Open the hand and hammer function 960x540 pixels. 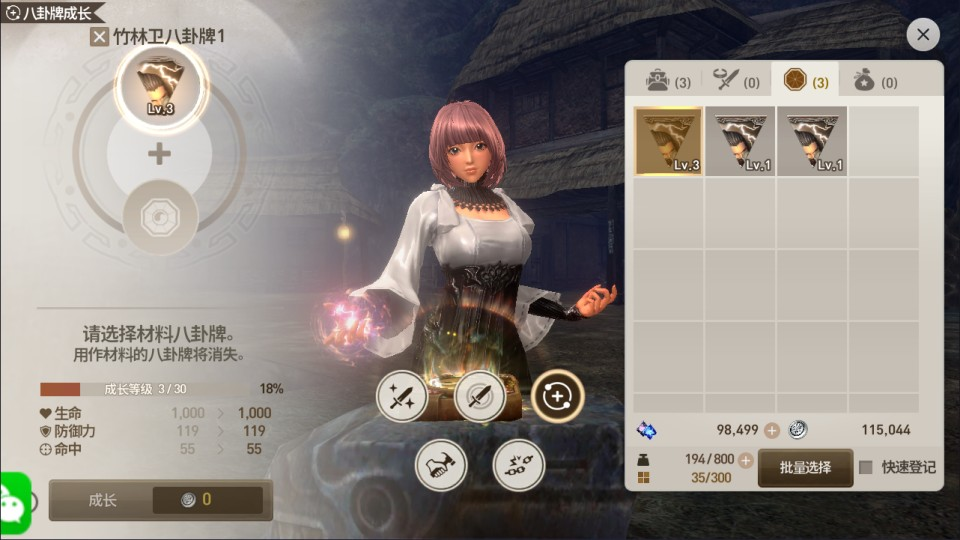click(x=441, y=465)
